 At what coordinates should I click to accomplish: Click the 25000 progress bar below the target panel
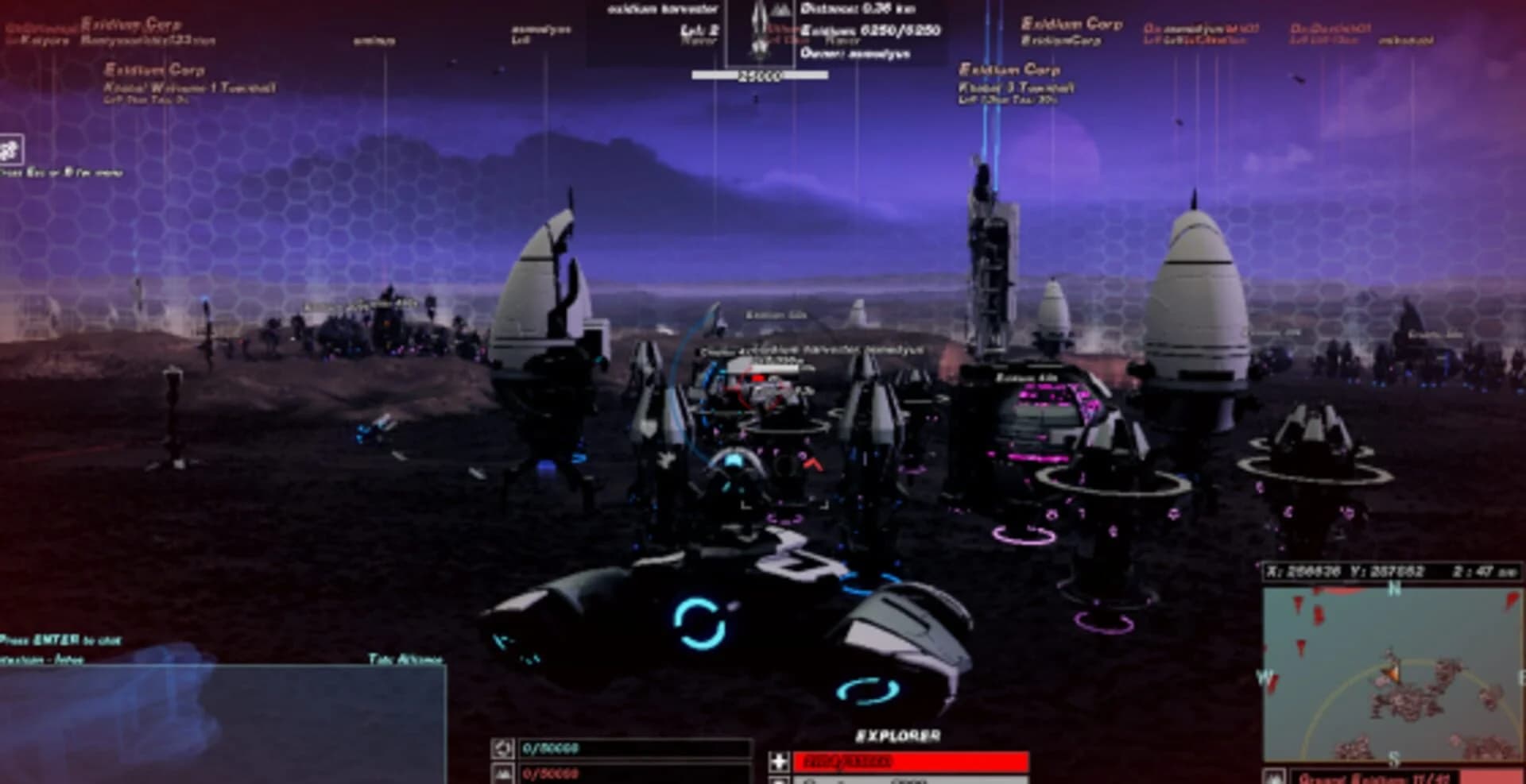point(761,75)
